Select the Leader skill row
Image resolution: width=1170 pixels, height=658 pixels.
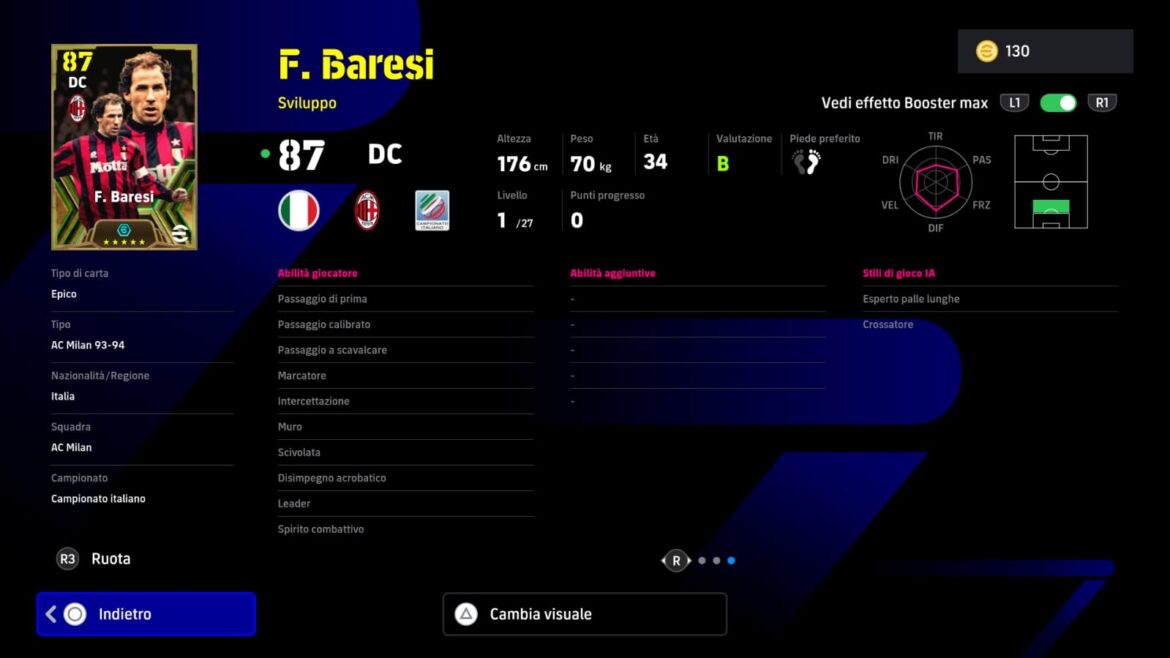405,503
